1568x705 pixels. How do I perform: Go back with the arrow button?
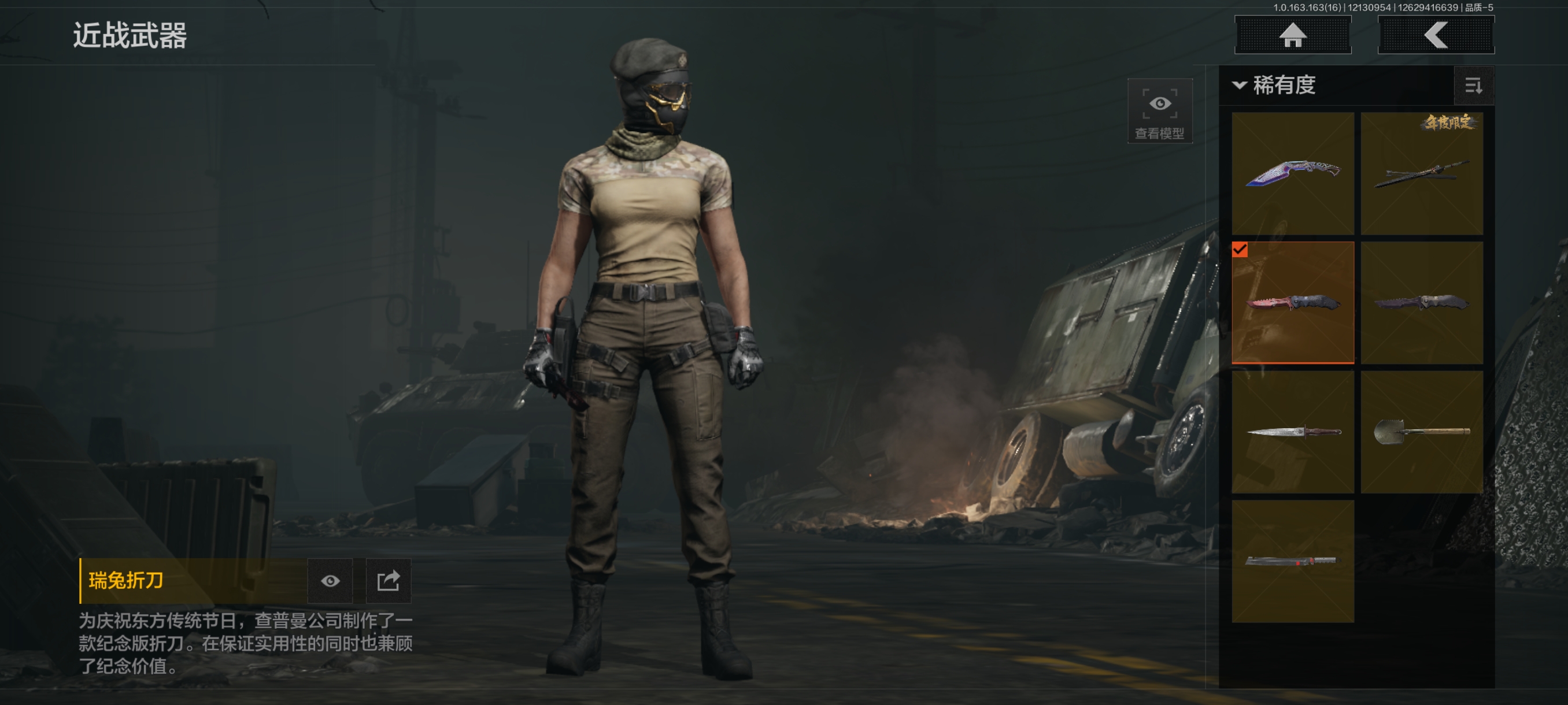(x=1435, y=35)
